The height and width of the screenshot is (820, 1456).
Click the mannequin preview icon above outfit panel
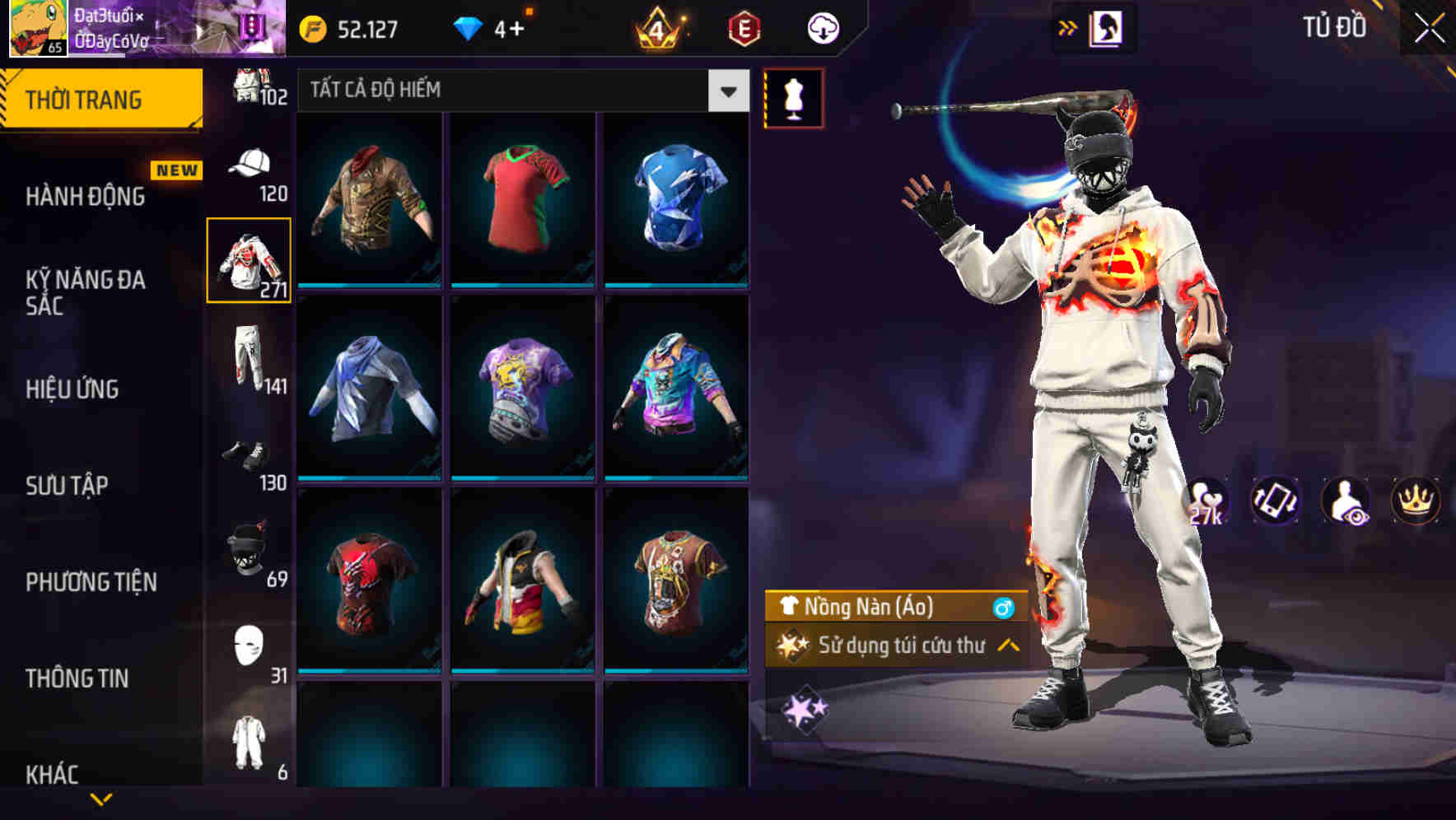(x=793, y=98)
